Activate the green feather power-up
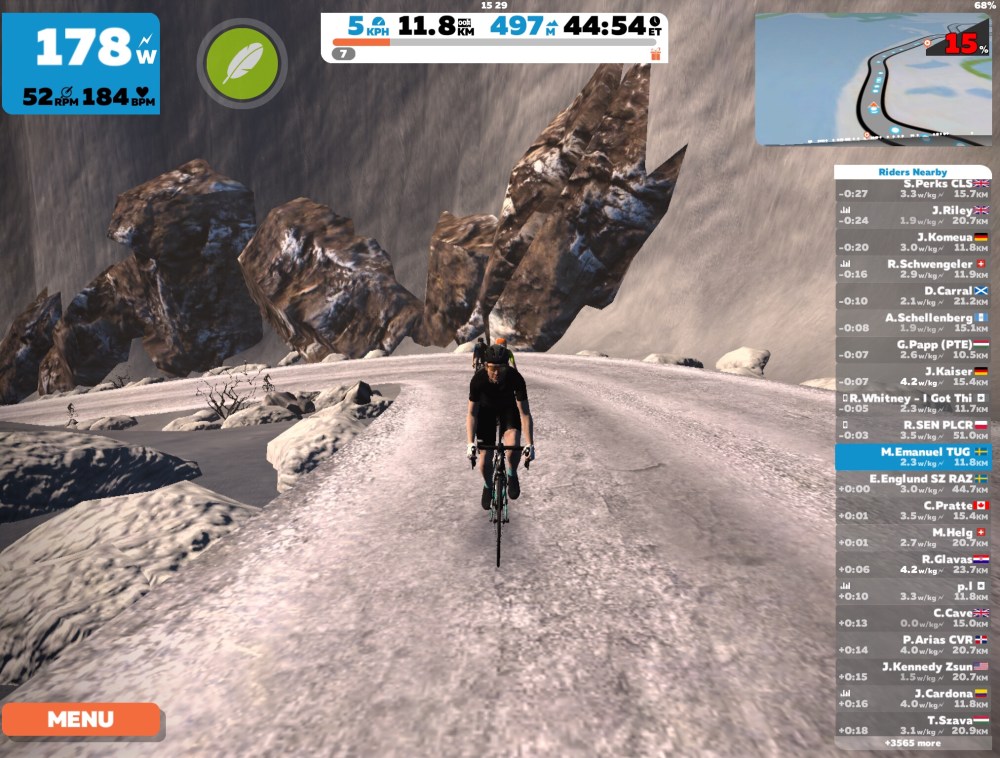 coord(241,62)
